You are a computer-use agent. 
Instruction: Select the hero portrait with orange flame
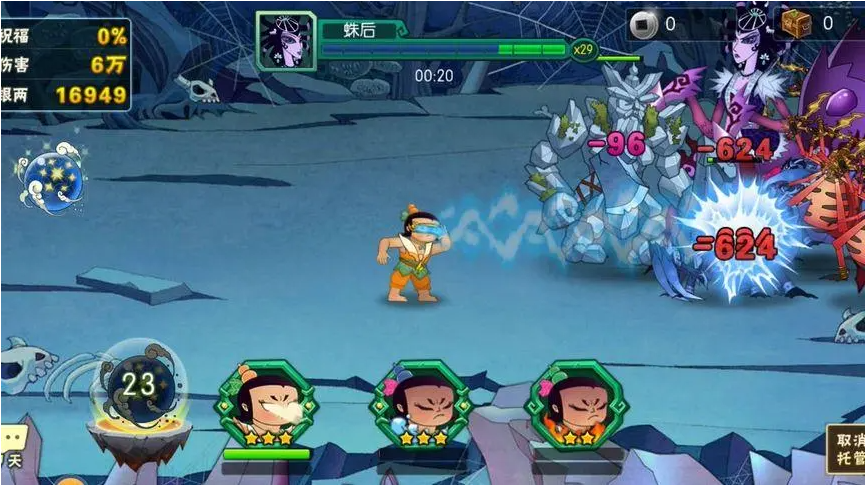pos(576,405)
